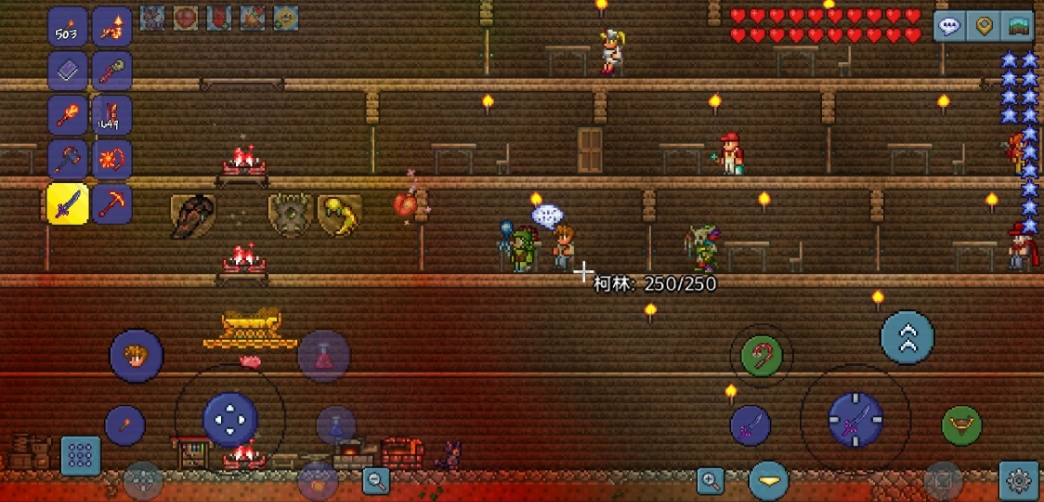This screenshot has height=502, width=1044.
Task: Select the red hamaxe hotbar slot
Action: [68, 159]
